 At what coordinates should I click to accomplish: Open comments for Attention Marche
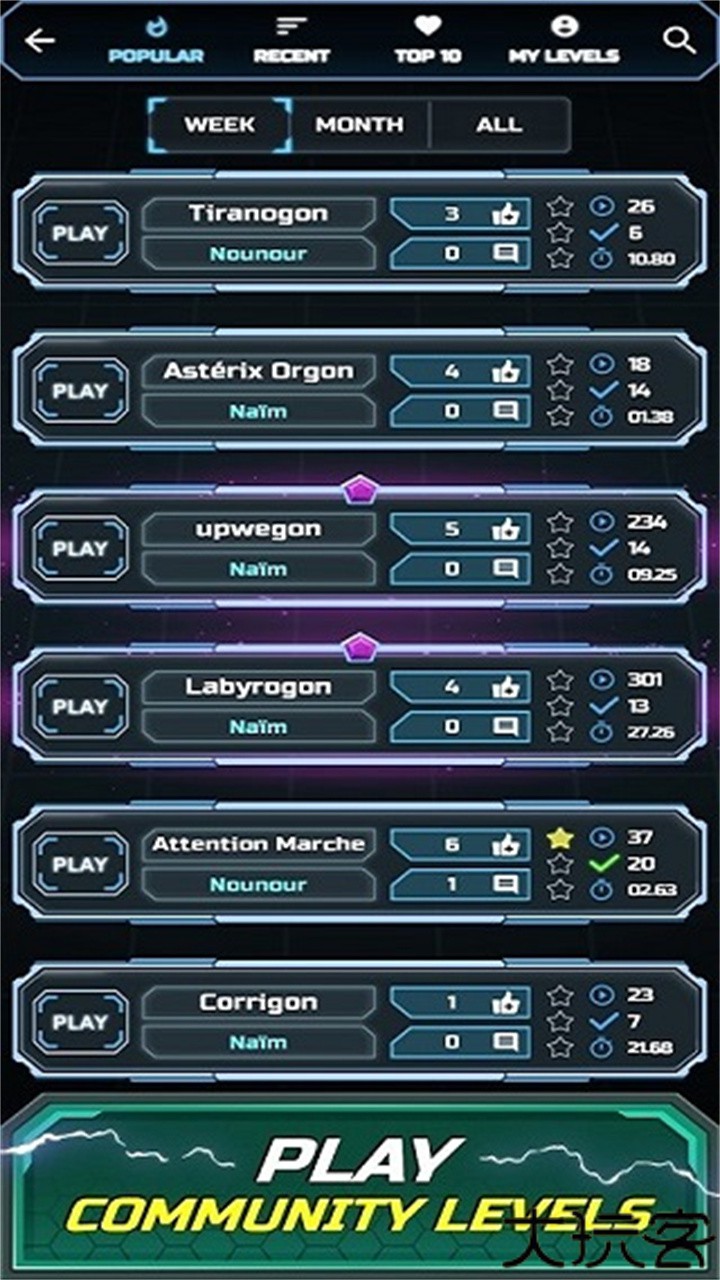[x=506, y=884]
